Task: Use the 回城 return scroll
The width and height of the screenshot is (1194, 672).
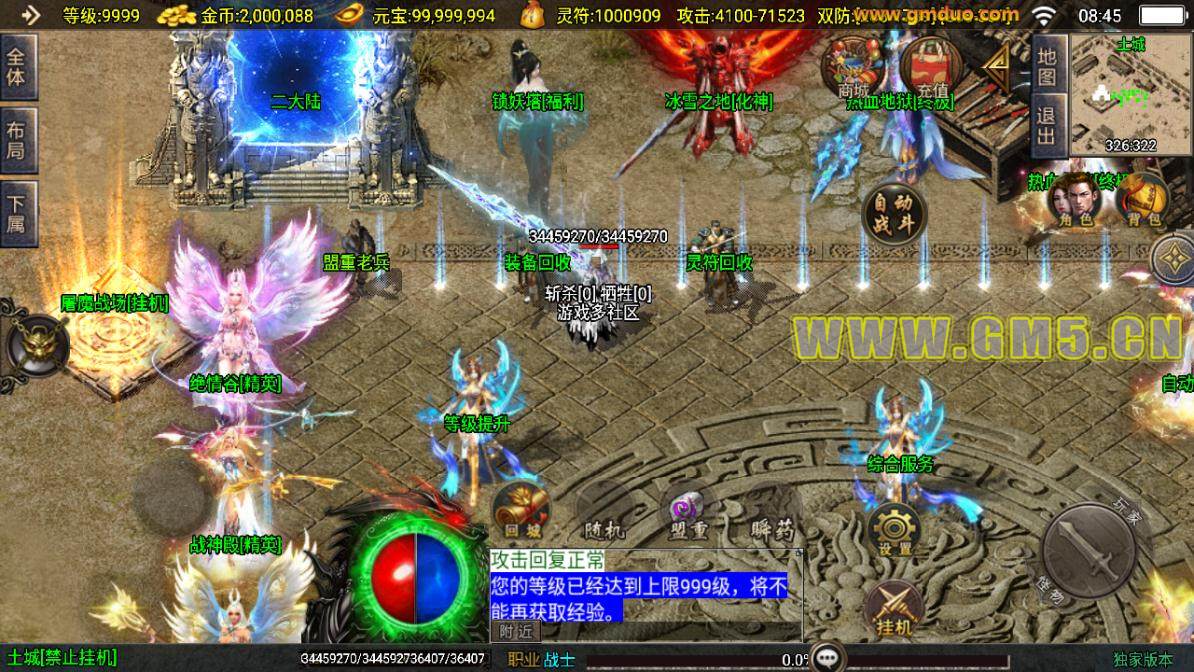Action: tap(519, 511)
